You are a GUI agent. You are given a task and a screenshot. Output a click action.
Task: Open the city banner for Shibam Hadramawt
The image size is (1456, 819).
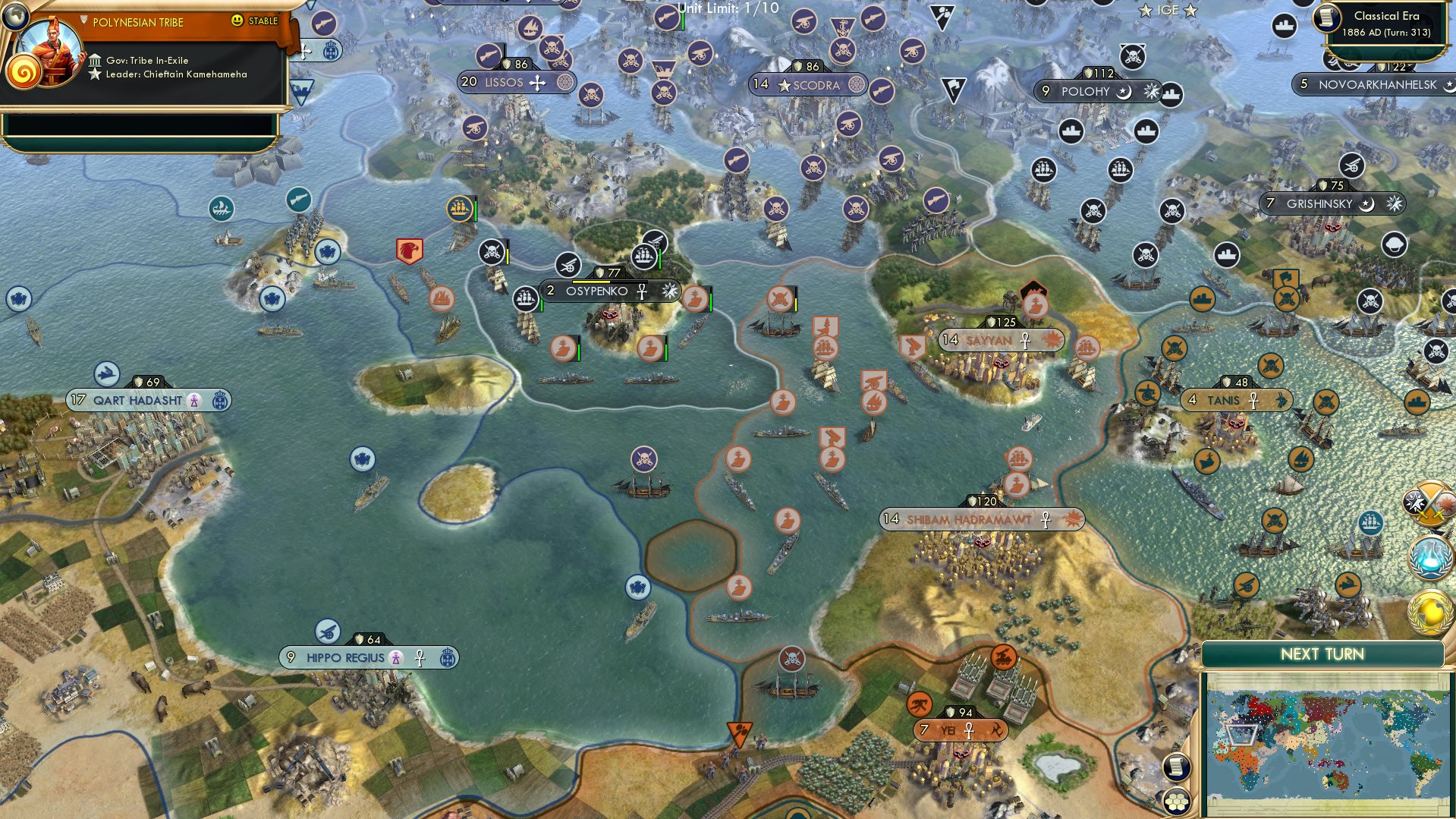970,519
